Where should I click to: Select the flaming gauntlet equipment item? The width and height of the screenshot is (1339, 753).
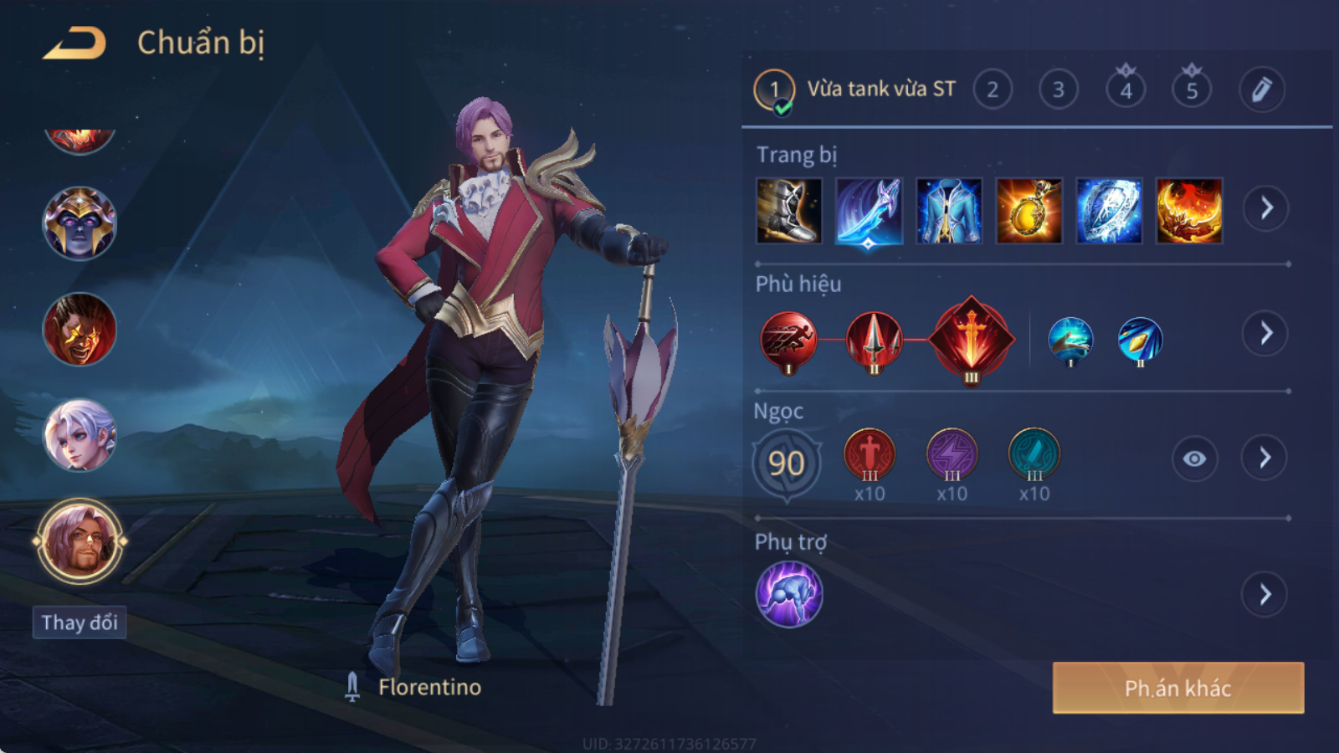pos(1189,211)
